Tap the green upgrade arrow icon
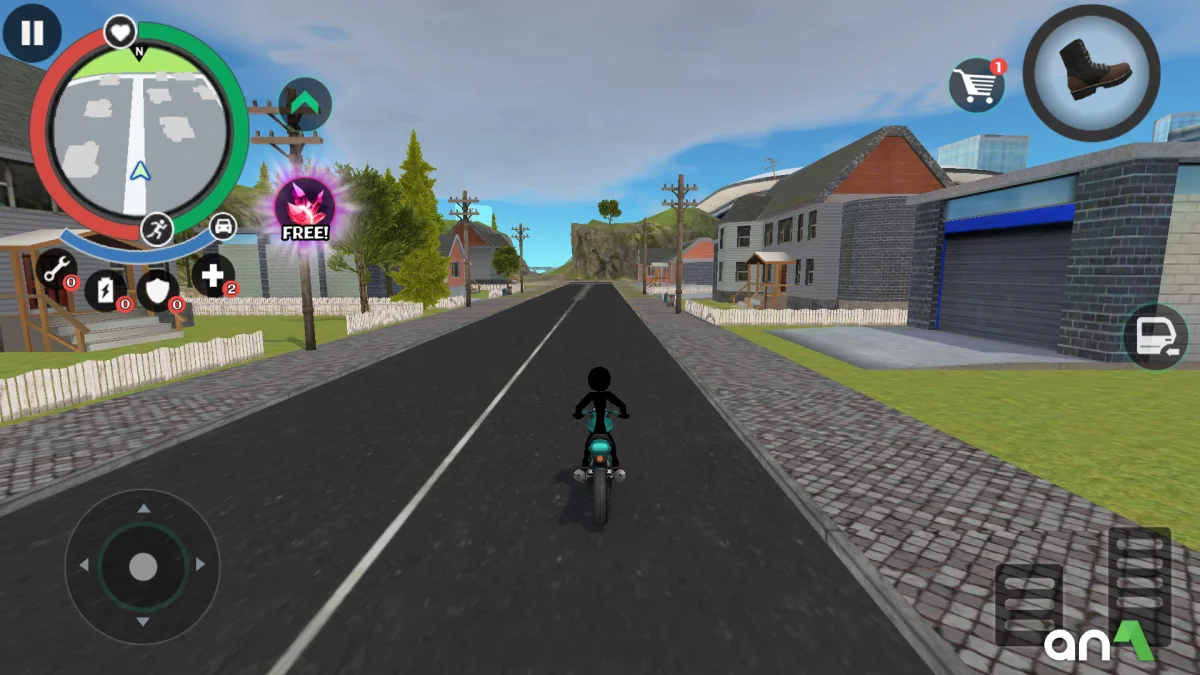Image resolution: width=1200 pixels, height=675 pixels. (x=304, y=104)
